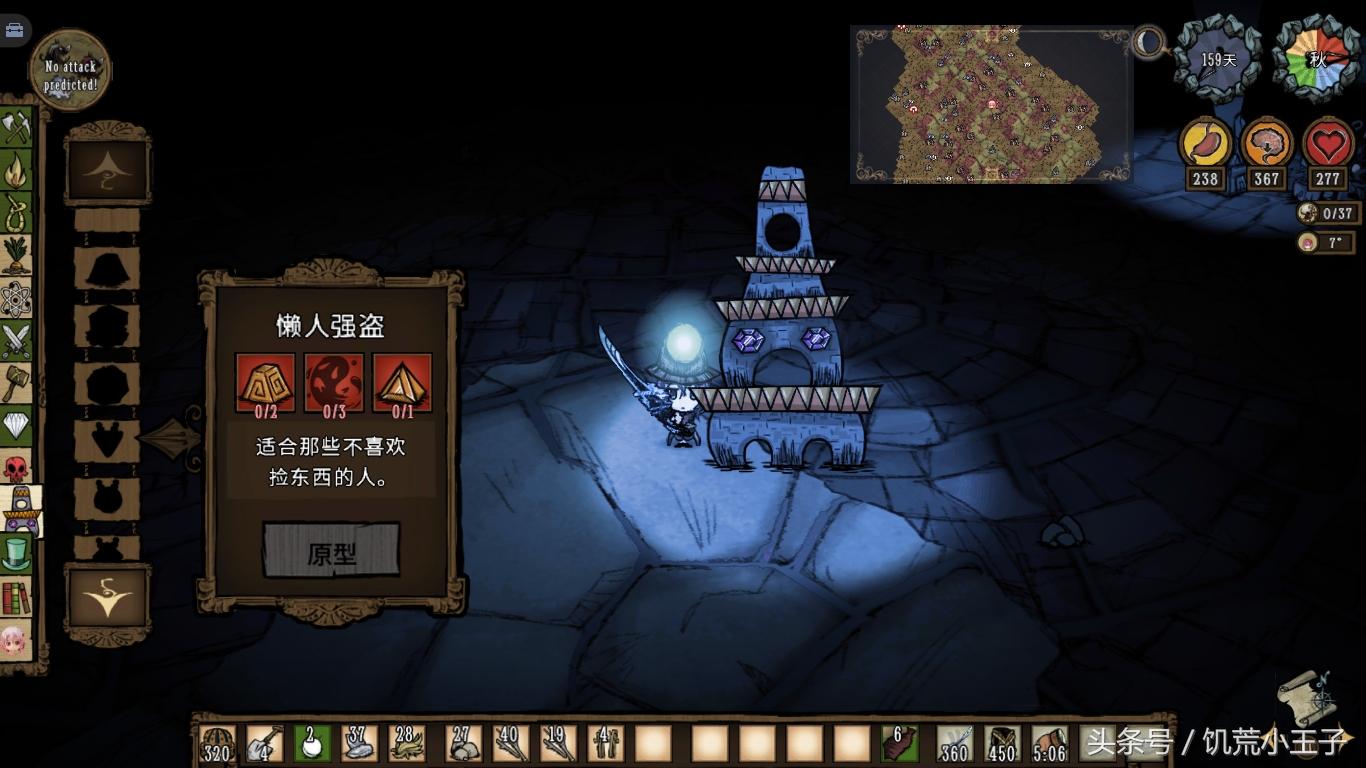Switch to the Fight crossed-swords tab
Screen dimensions: 1366x768
(16, 341)
